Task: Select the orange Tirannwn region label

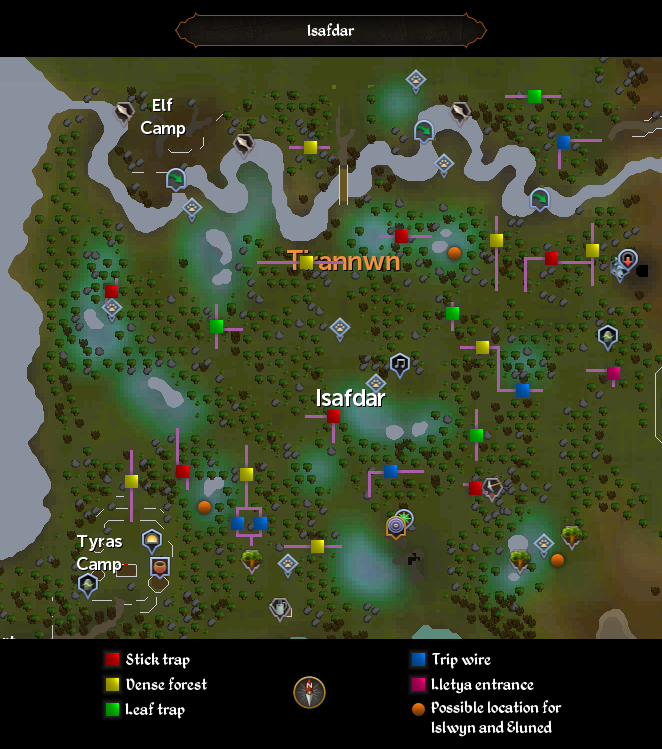Action: [x=344, y=262]
